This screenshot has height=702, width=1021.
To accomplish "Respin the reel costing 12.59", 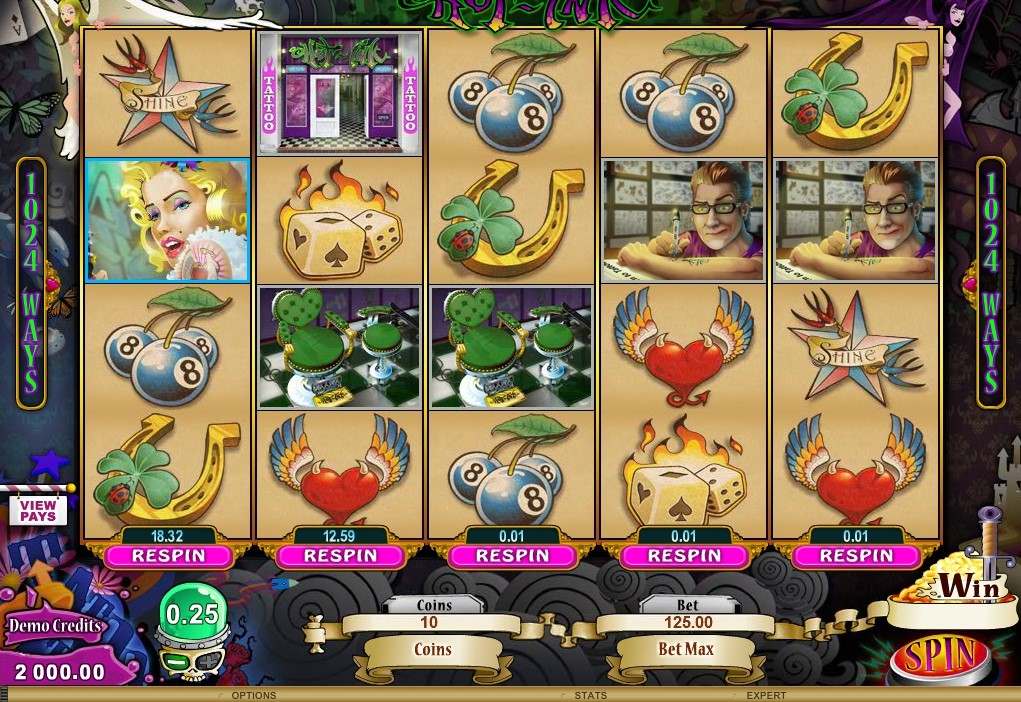I will pyautogui.click(x=340, y=555).
